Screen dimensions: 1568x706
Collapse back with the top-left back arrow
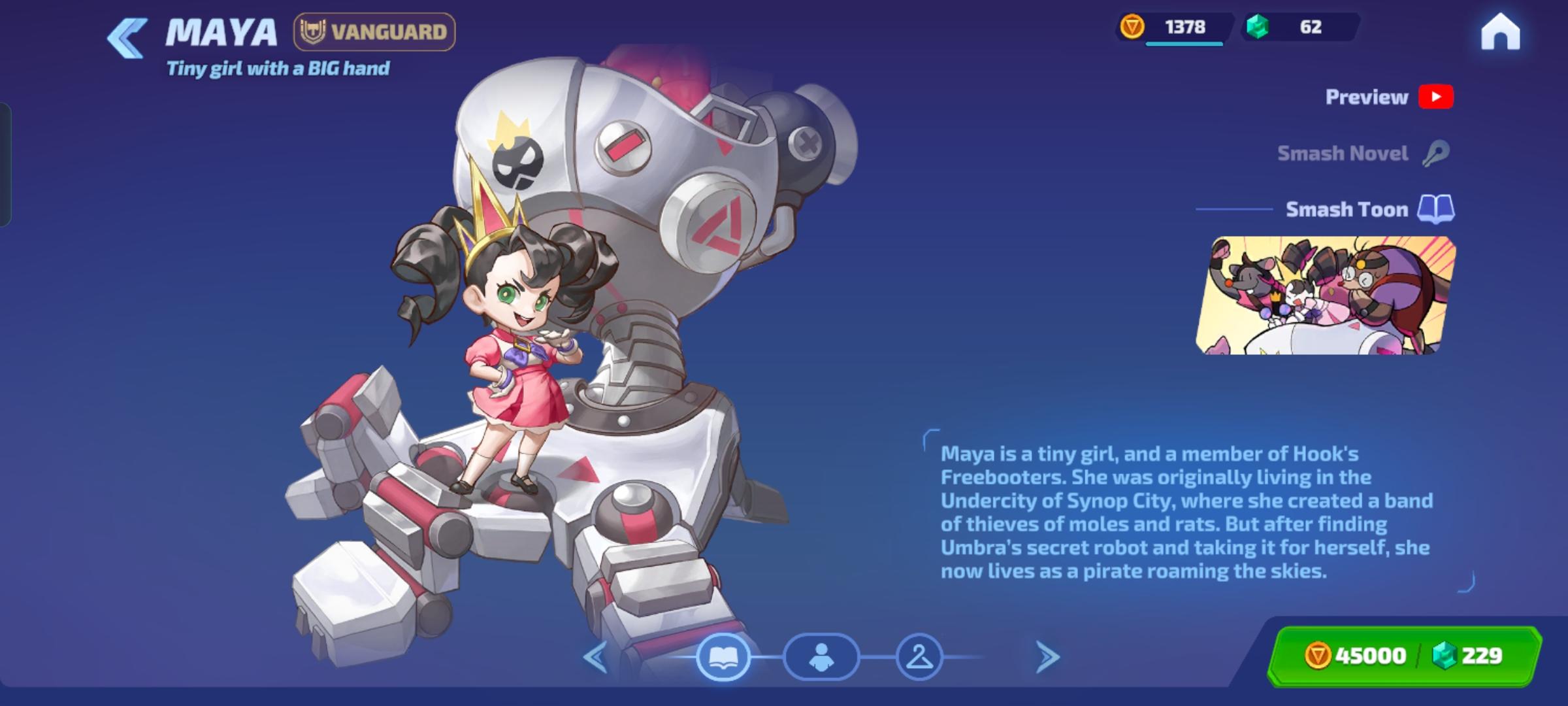[125, 37]
